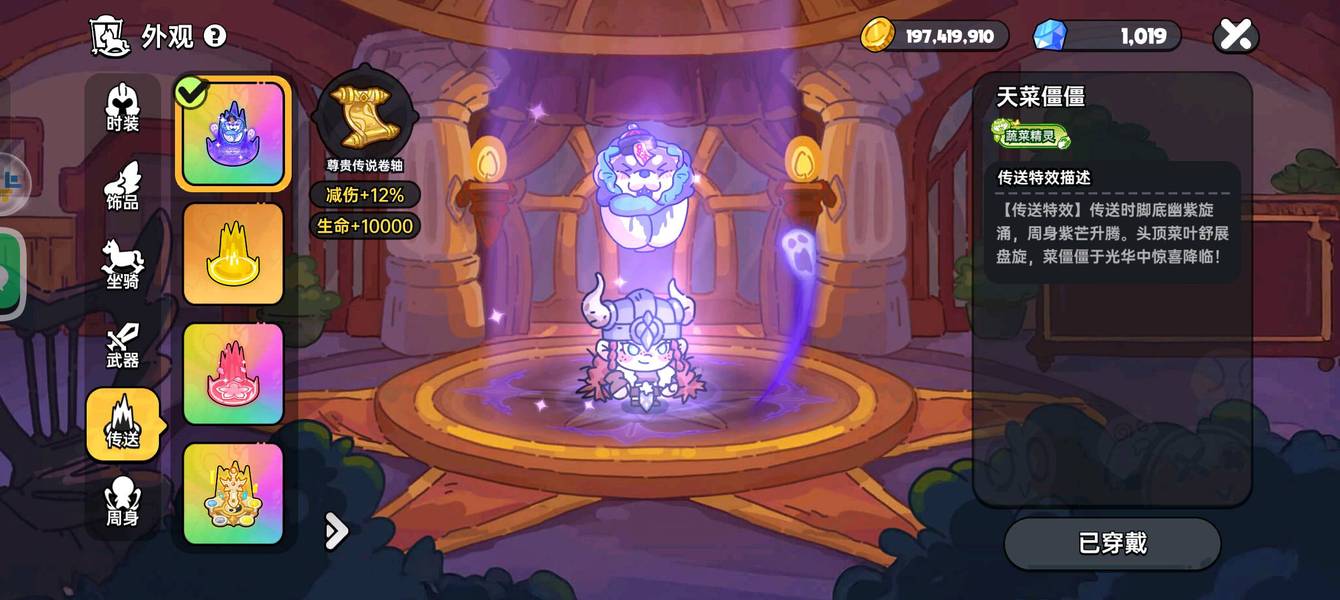The height and width of the screenshot is (600, 1340).
Task: Open the 周身 aura tab
Action: pyautogui.click(x=123, y=502)
